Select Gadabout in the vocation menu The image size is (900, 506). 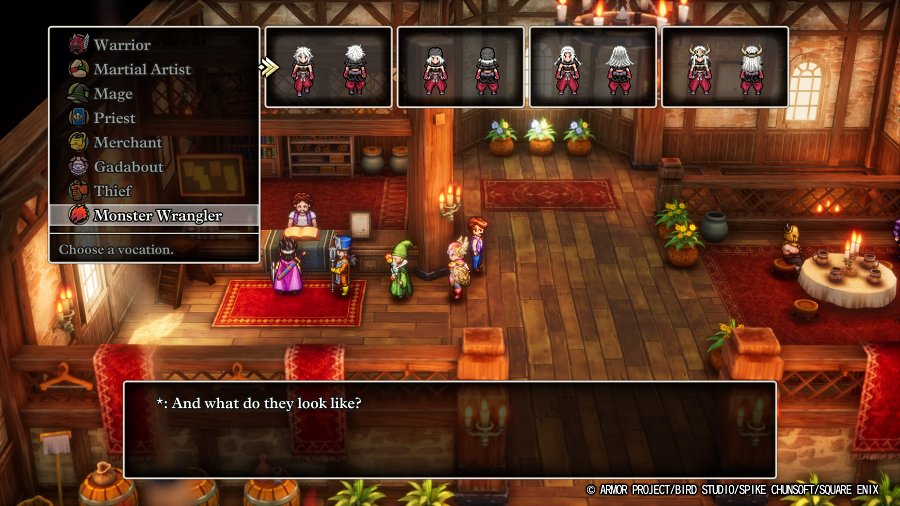128,166
